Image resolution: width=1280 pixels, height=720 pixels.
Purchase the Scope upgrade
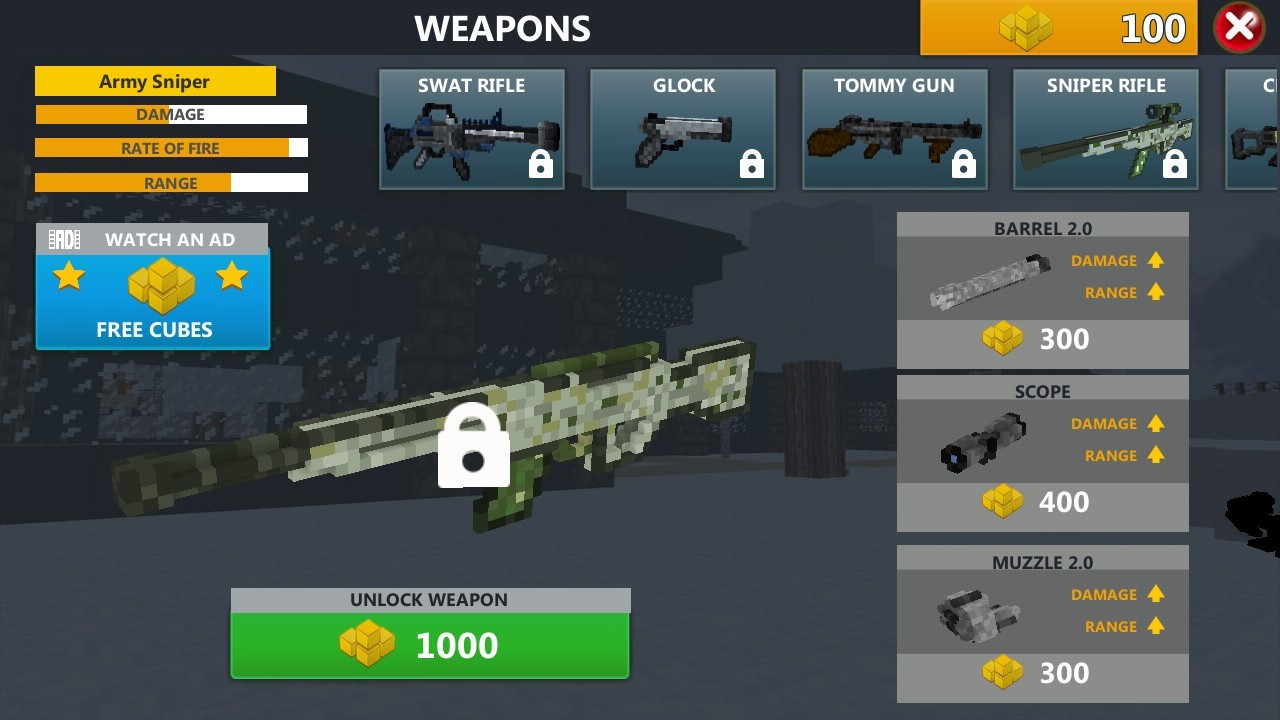pyautogui.click(x=1042, y=502)
